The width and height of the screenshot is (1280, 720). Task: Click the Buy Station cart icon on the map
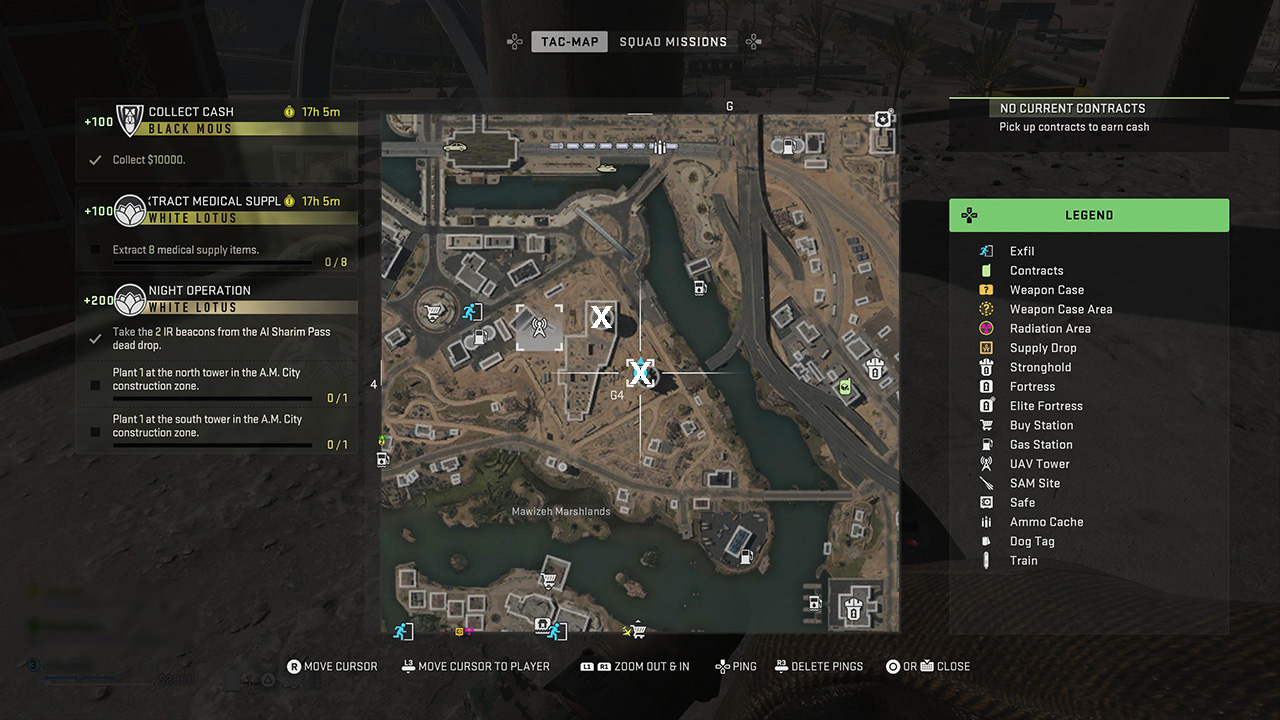point(431,313)
